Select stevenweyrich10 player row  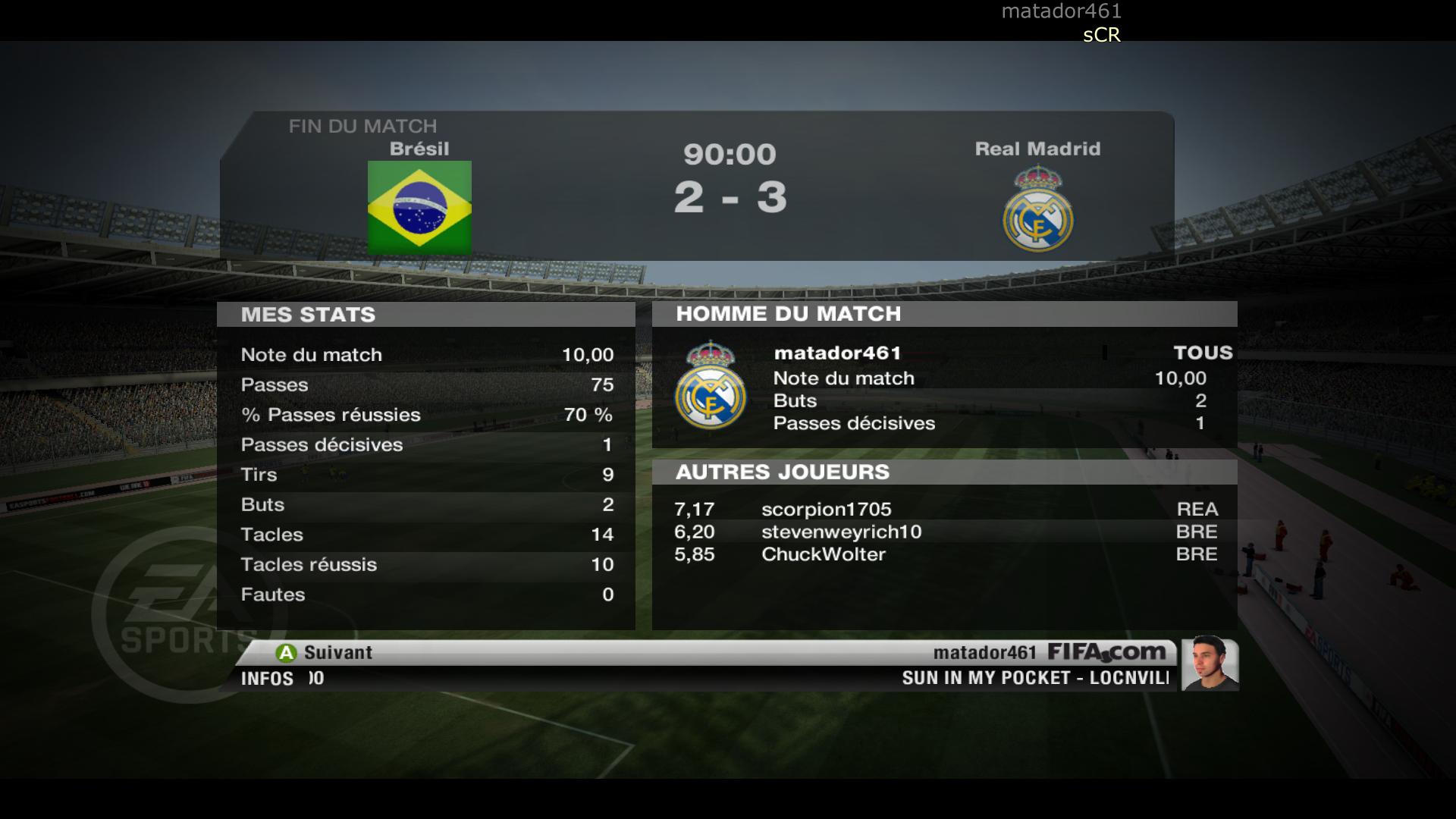coord(841,532)
